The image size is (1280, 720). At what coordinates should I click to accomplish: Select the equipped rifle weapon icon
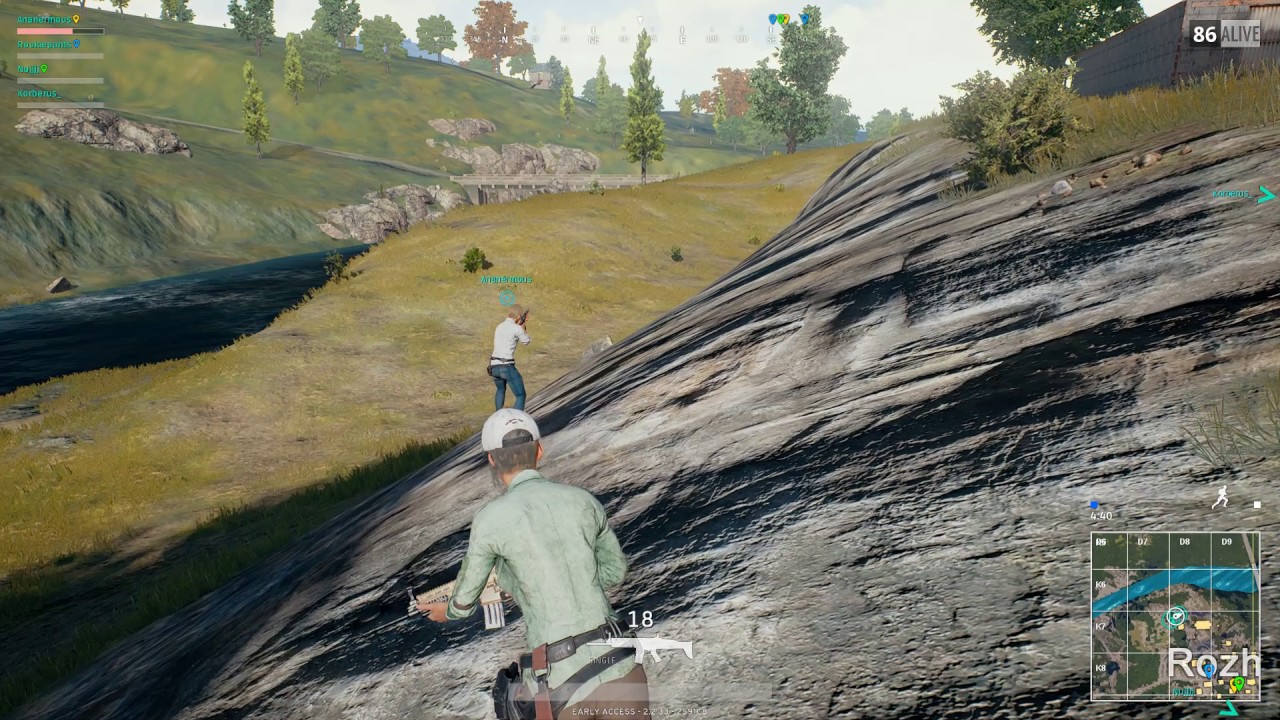point(654,650)
